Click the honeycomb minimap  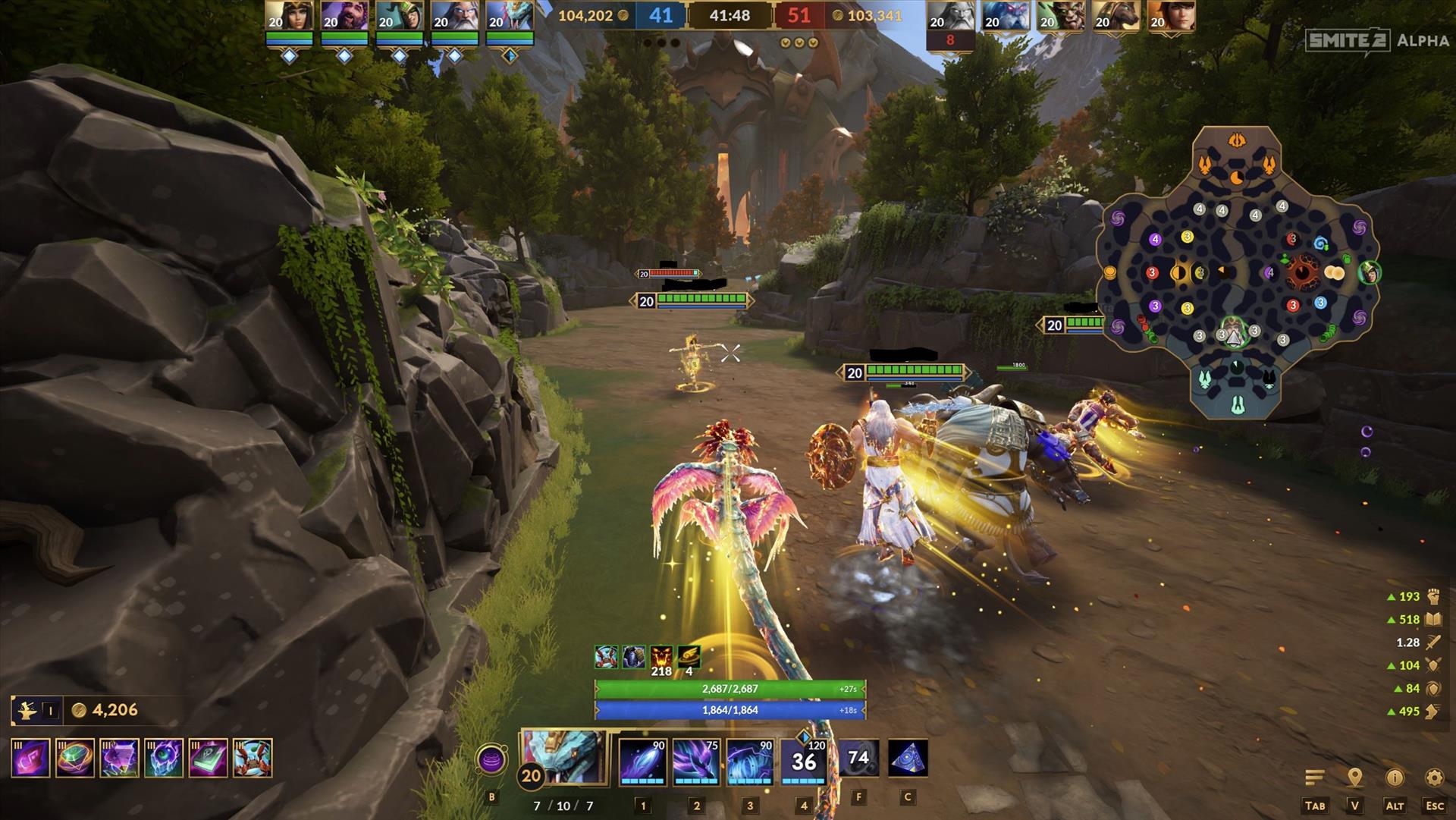point(1238,273)
